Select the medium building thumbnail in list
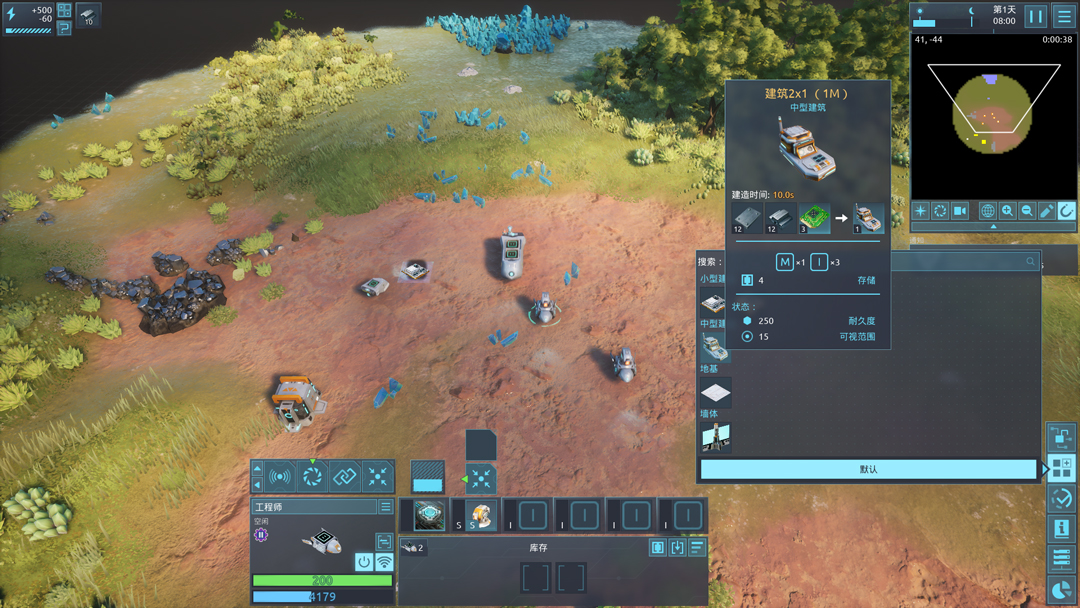Viewport: 1080px width, 608px height. (x=715, y=347)
